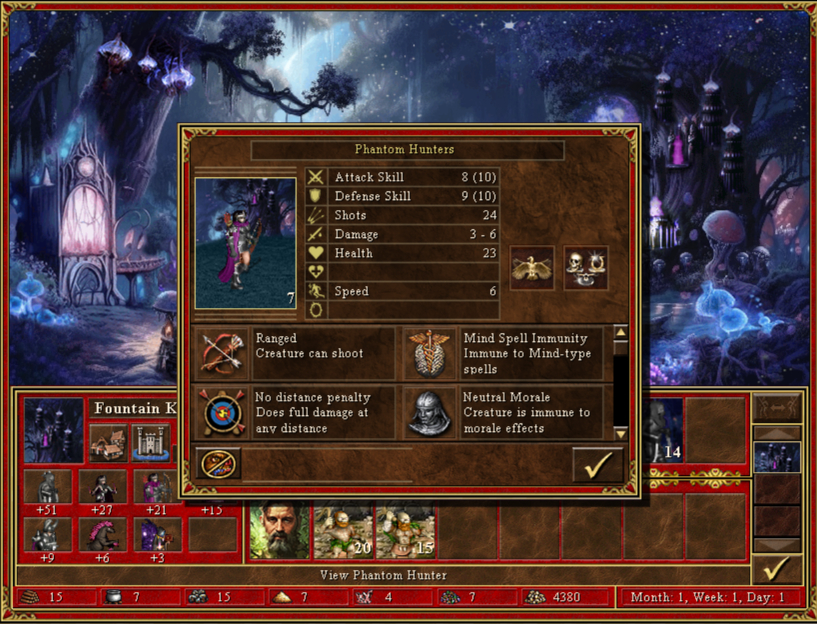Choose the +51 creature growth icon
The height and width of the screenshot is (624, 817).
click(48, 489)
